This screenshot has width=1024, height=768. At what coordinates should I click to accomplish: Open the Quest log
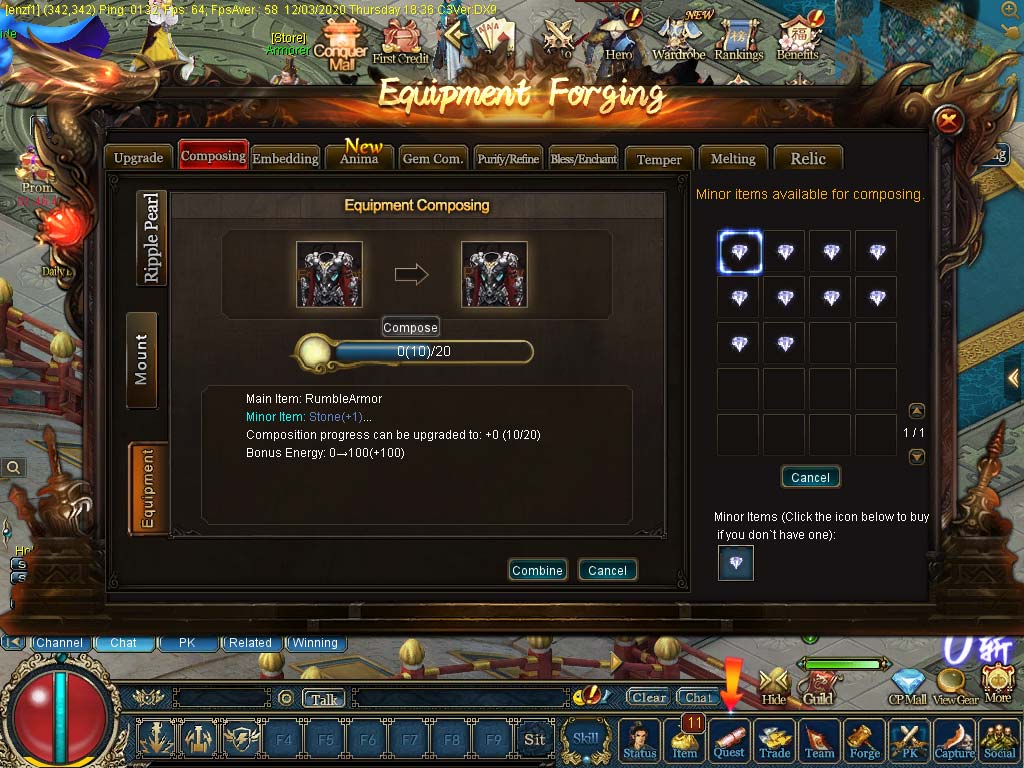click(729, 742)
